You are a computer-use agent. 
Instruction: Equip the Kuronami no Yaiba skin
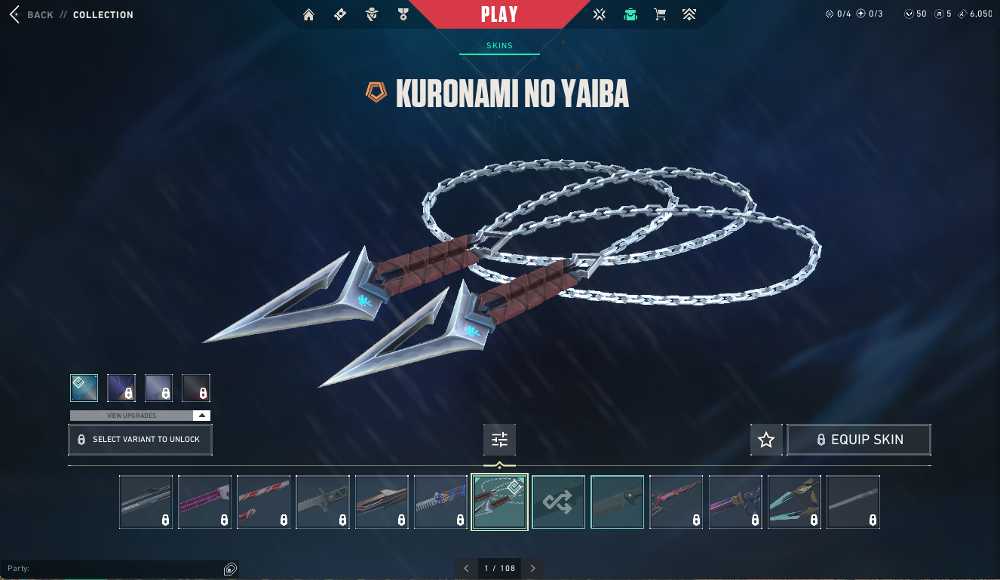tap(859, 440)
